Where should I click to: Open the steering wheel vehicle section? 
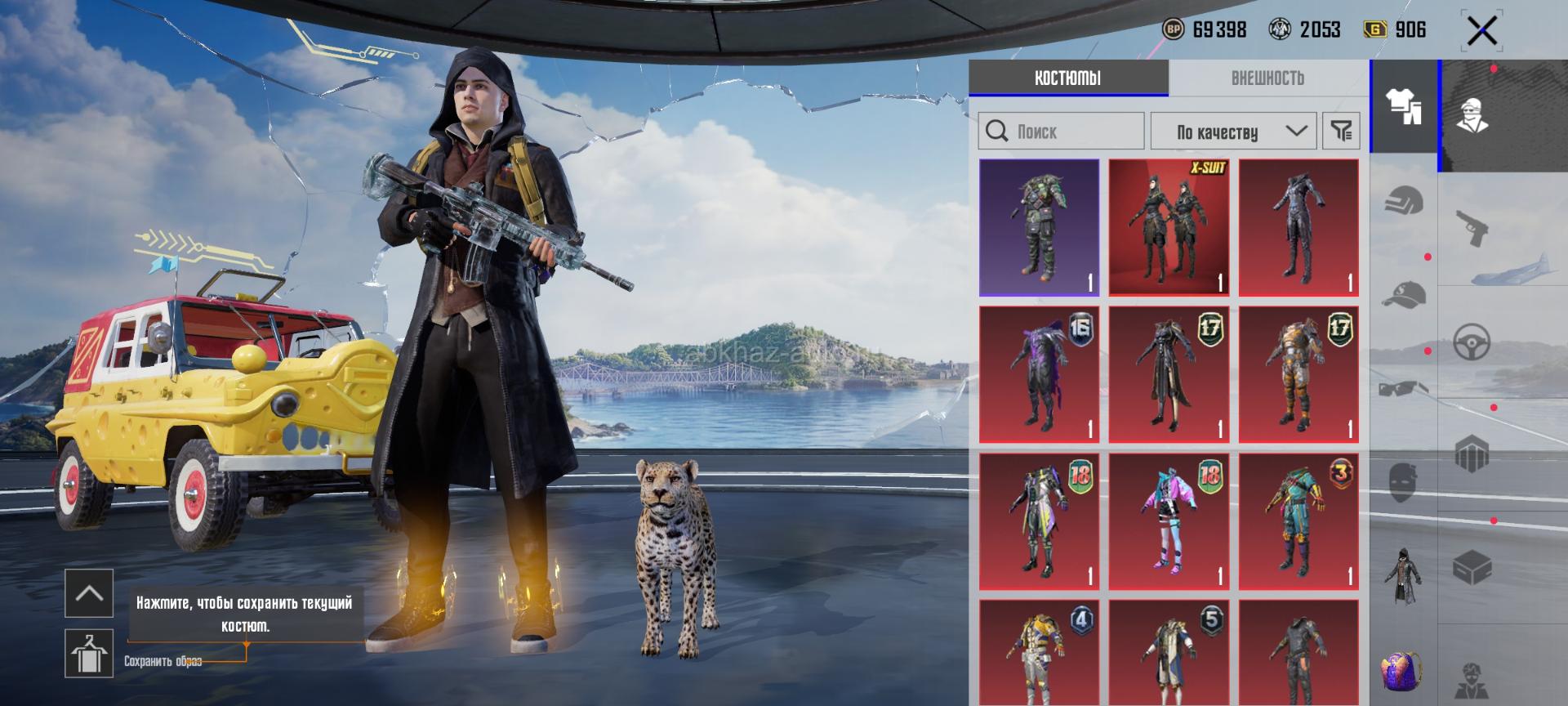[1472, 342]
